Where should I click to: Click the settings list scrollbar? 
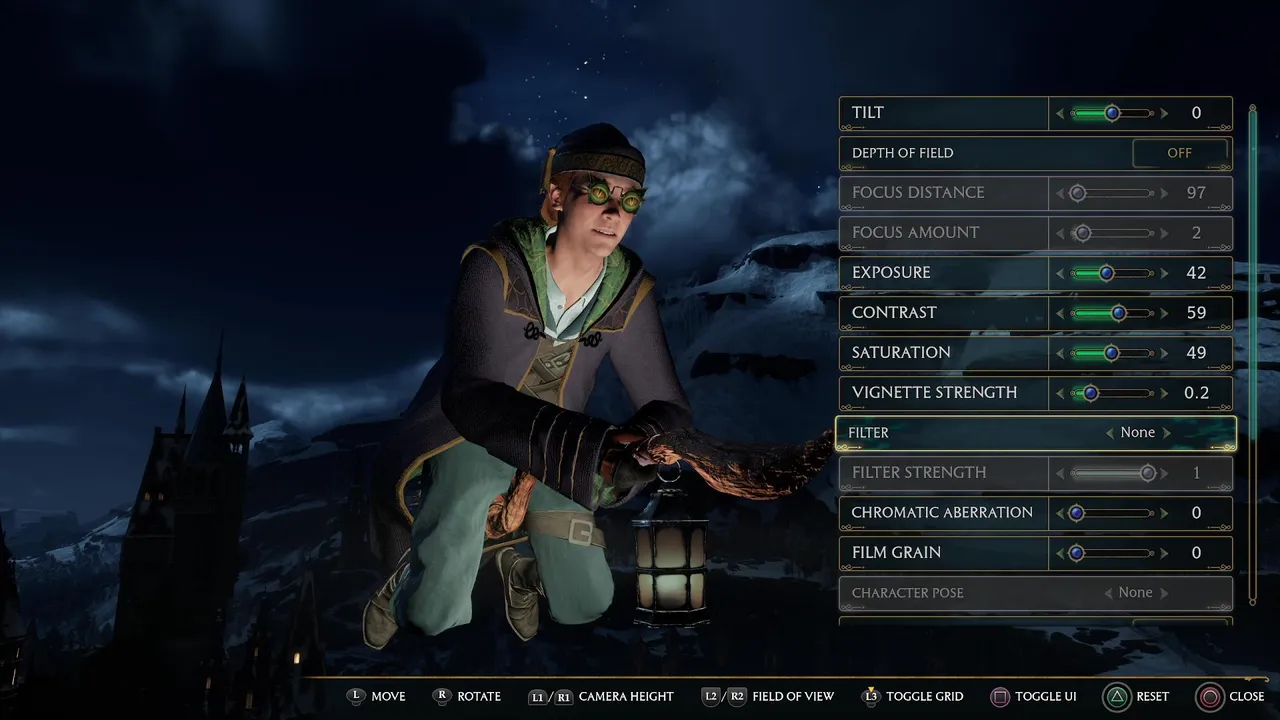(x=1252, y=350)
